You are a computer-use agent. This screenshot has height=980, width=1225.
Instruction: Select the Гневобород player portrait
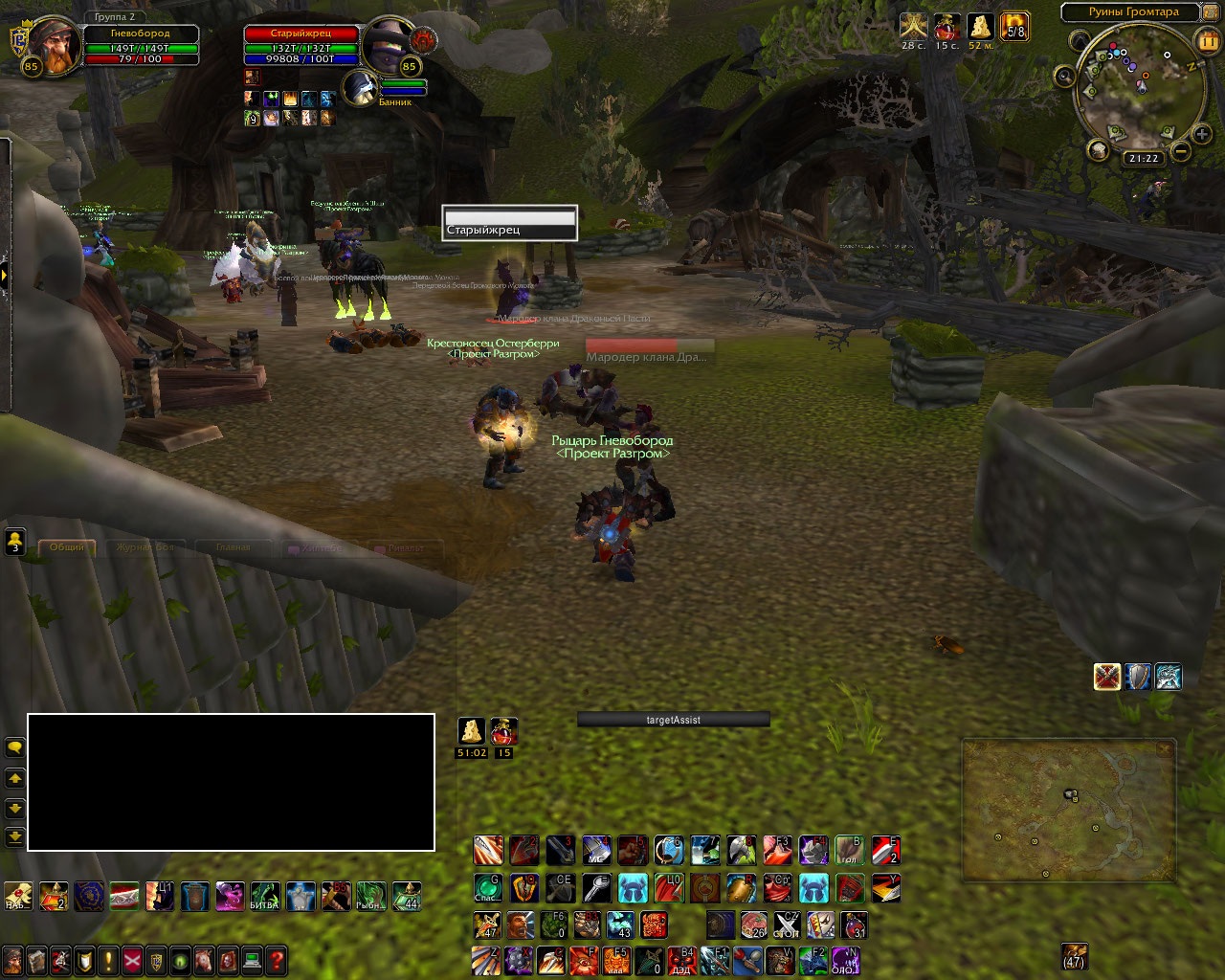48,42
